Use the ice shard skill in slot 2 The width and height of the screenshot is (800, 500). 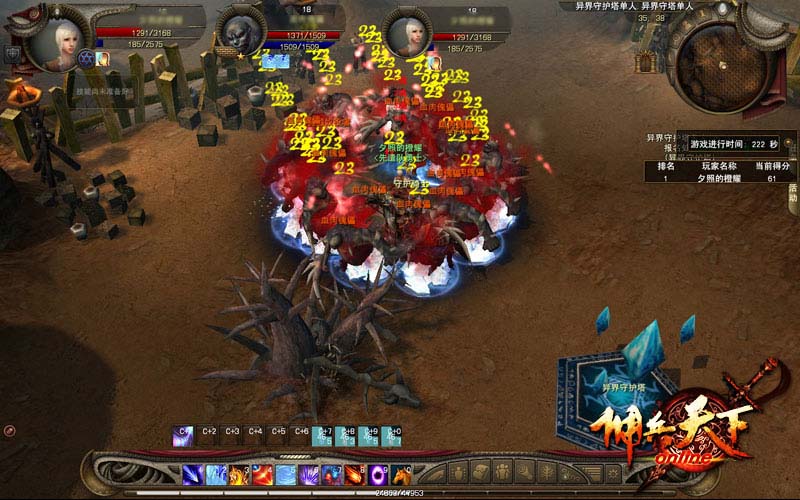point(216,474)
